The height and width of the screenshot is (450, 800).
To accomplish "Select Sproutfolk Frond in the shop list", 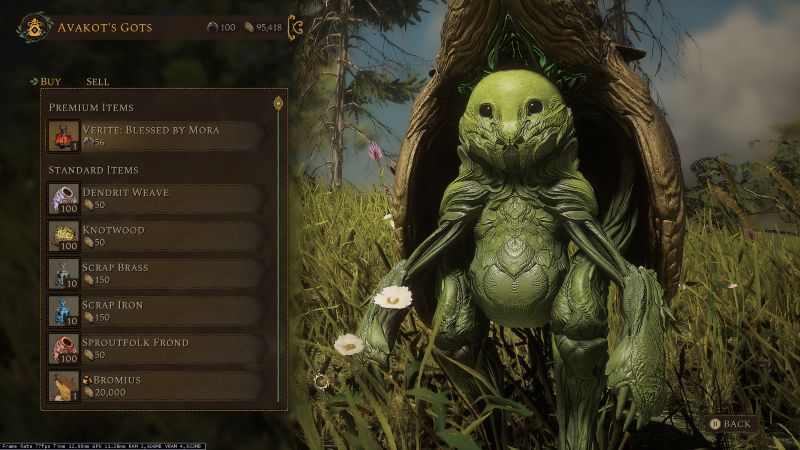I will coord(157,349).
